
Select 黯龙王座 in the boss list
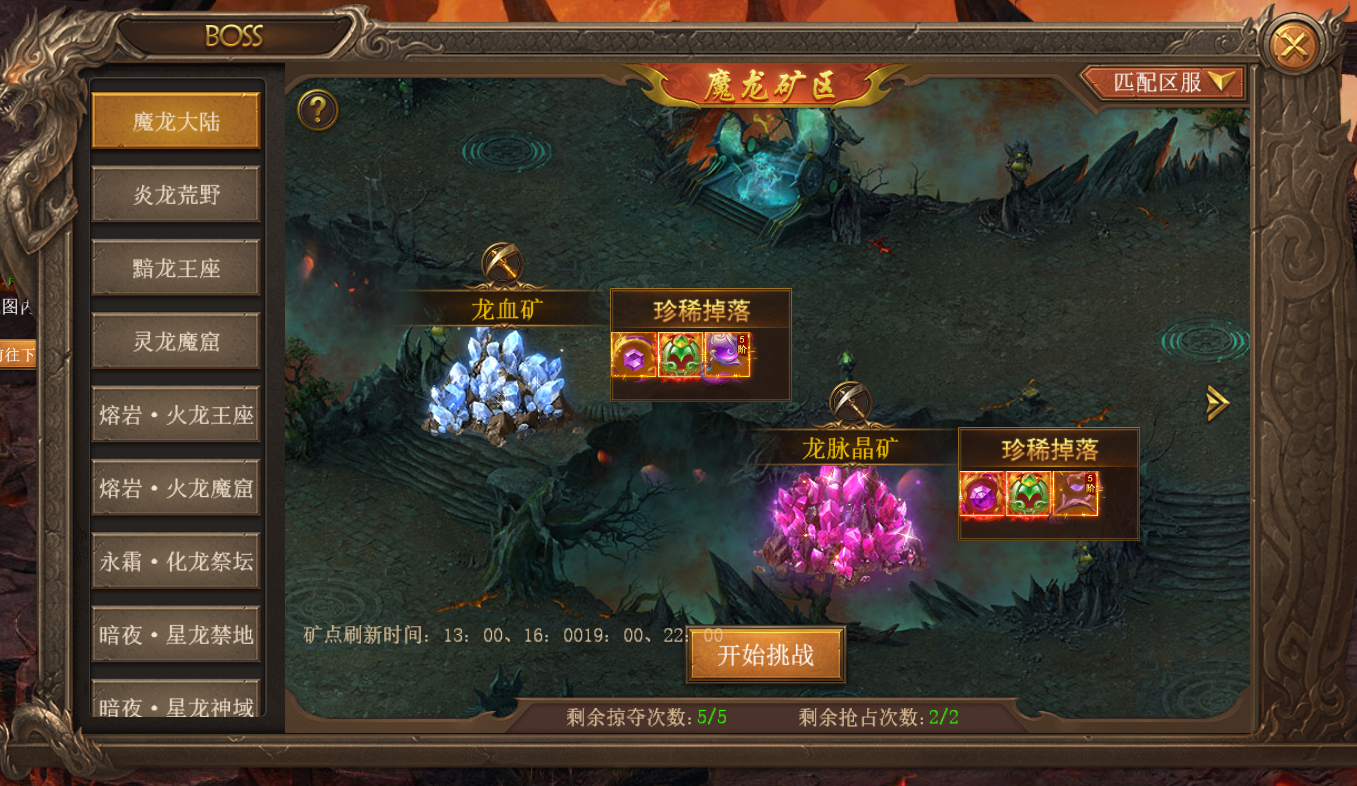(x=176, y=267)
